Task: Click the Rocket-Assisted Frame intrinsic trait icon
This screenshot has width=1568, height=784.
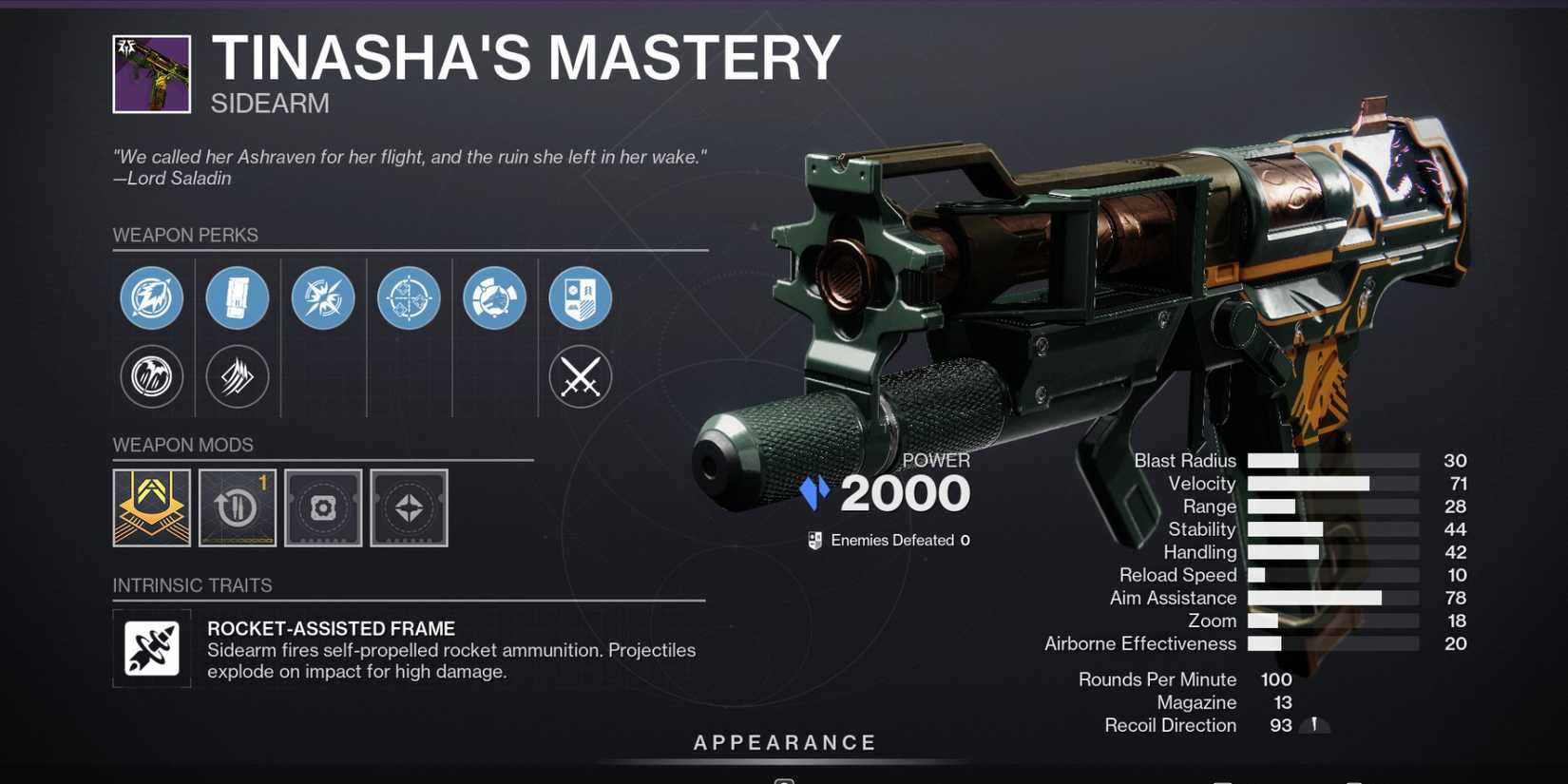Action: tap(151, 649)
